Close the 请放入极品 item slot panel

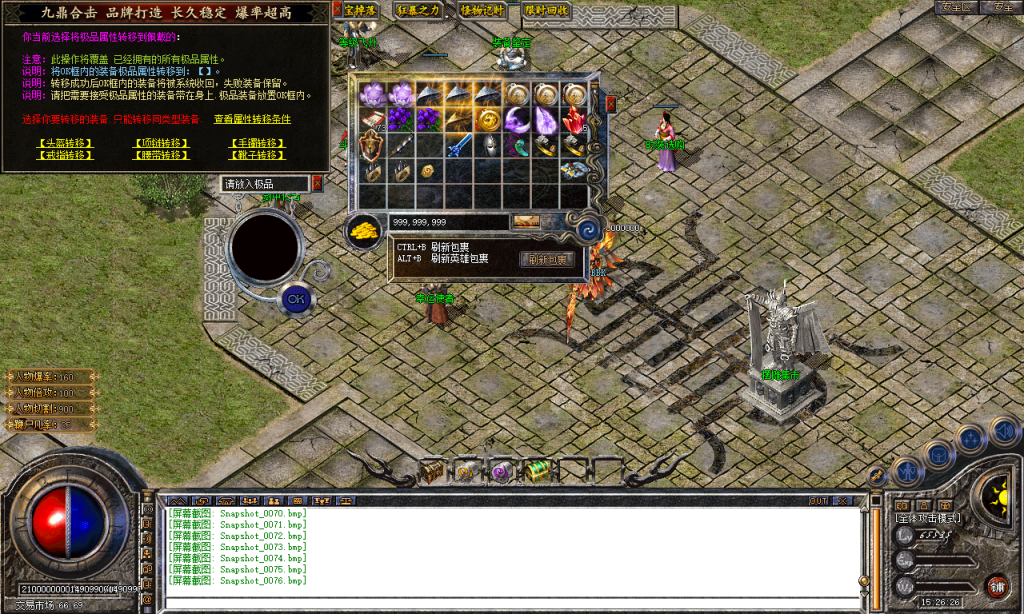[x=317, y=183]
